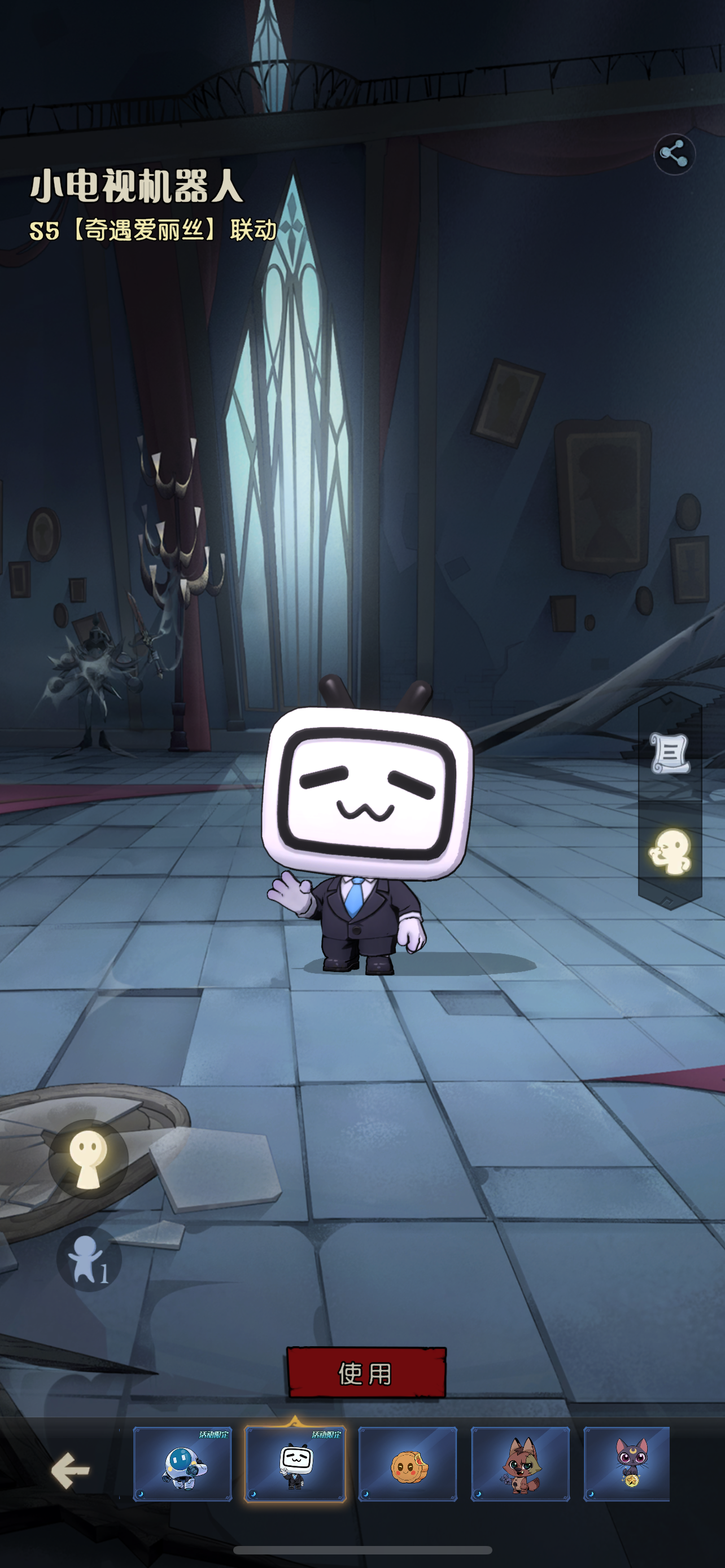Switch to the blue robot pet tab
This screenshot has height=1568, width=725.
tap(182, 1464)
